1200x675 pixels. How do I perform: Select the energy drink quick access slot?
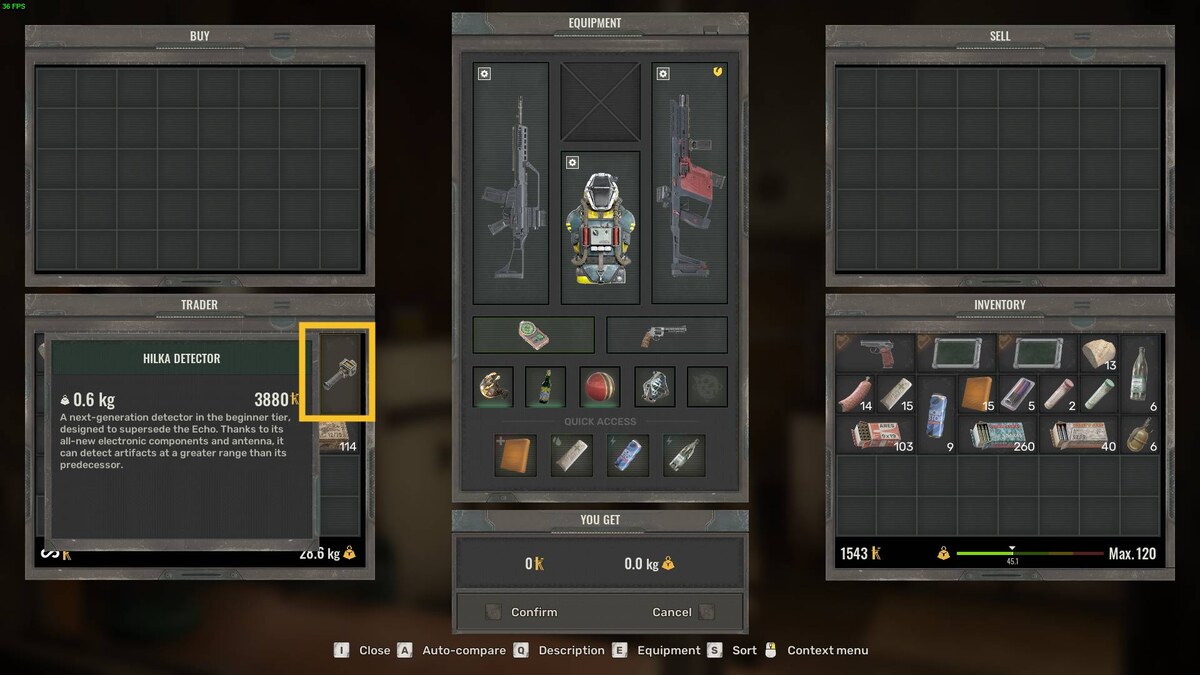[628, 455]
